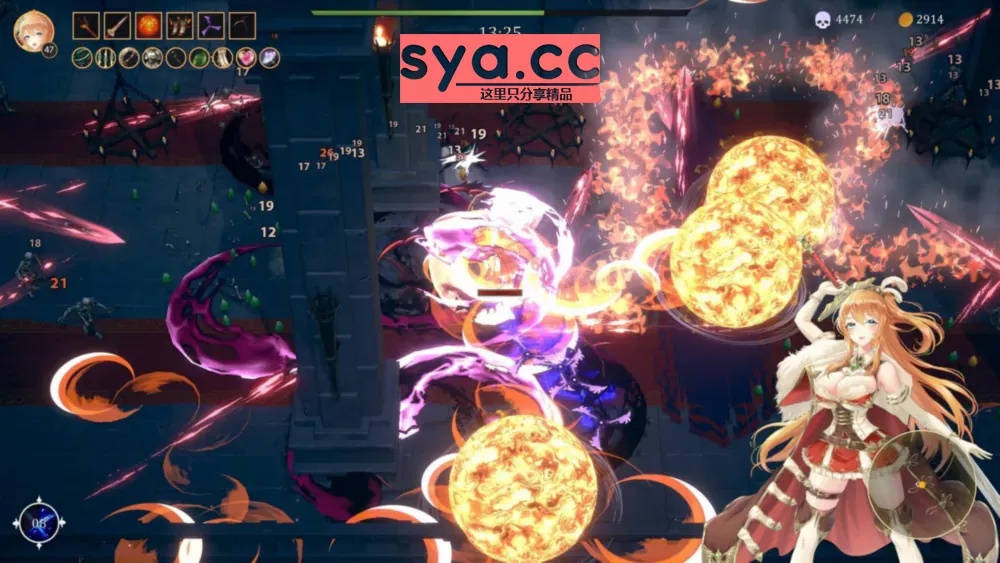Select the white tusk passive item

pyautogui.click(x=223, y=58)
